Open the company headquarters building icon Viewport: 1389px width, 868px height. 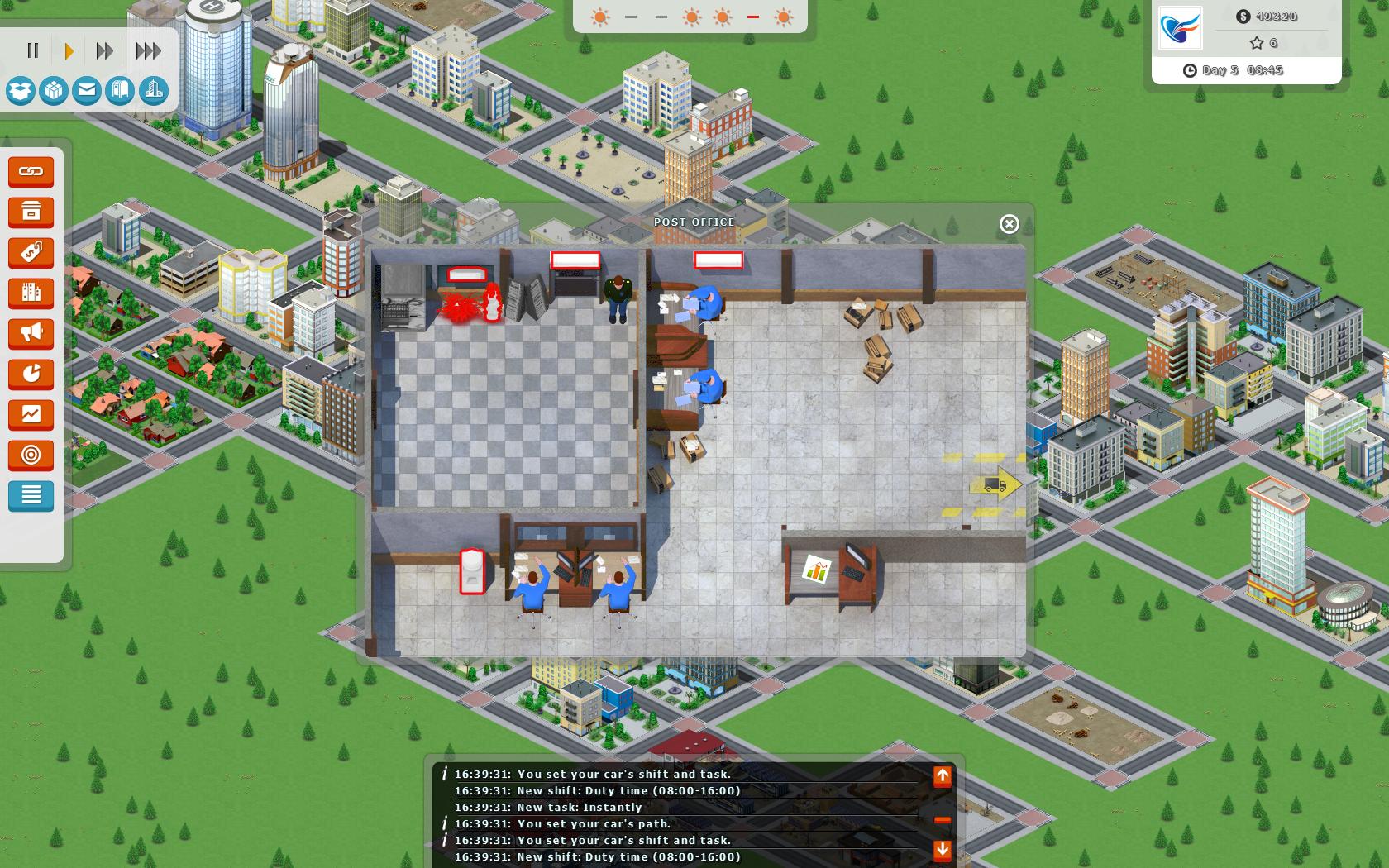click(151, 93)
